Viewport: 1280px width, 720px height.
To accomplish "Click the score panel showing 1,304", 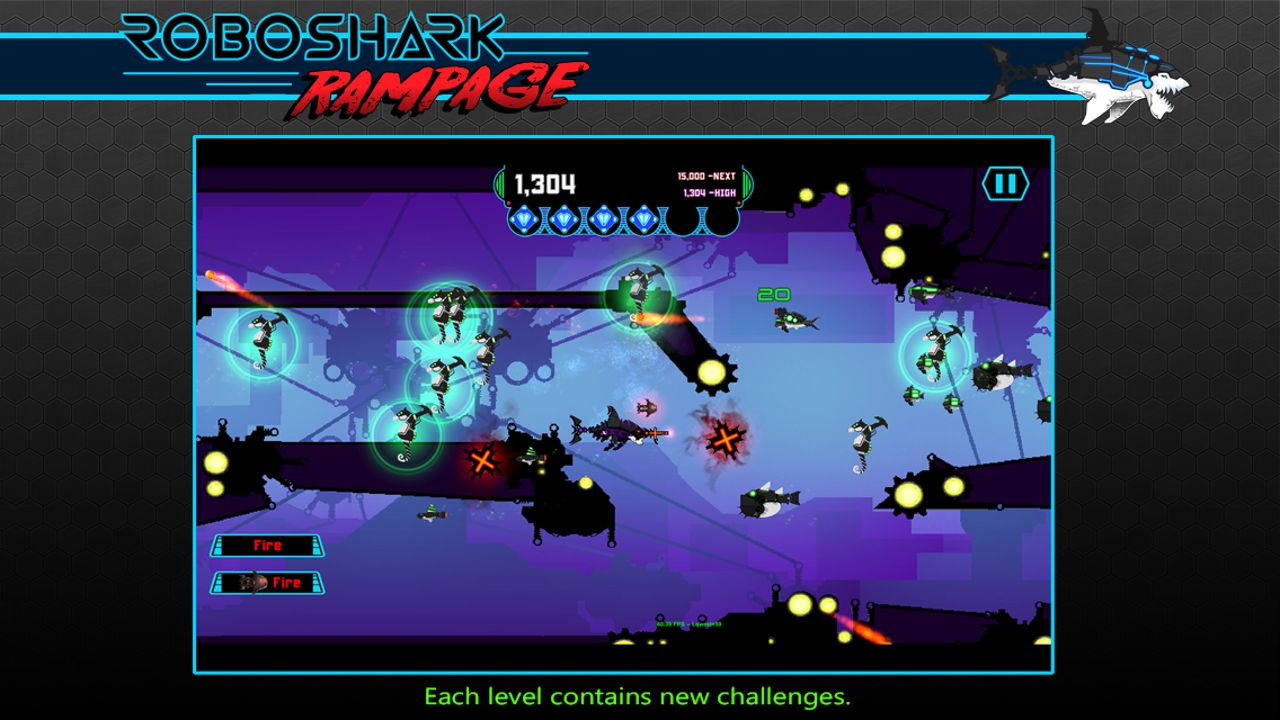I will click(544, 181).
